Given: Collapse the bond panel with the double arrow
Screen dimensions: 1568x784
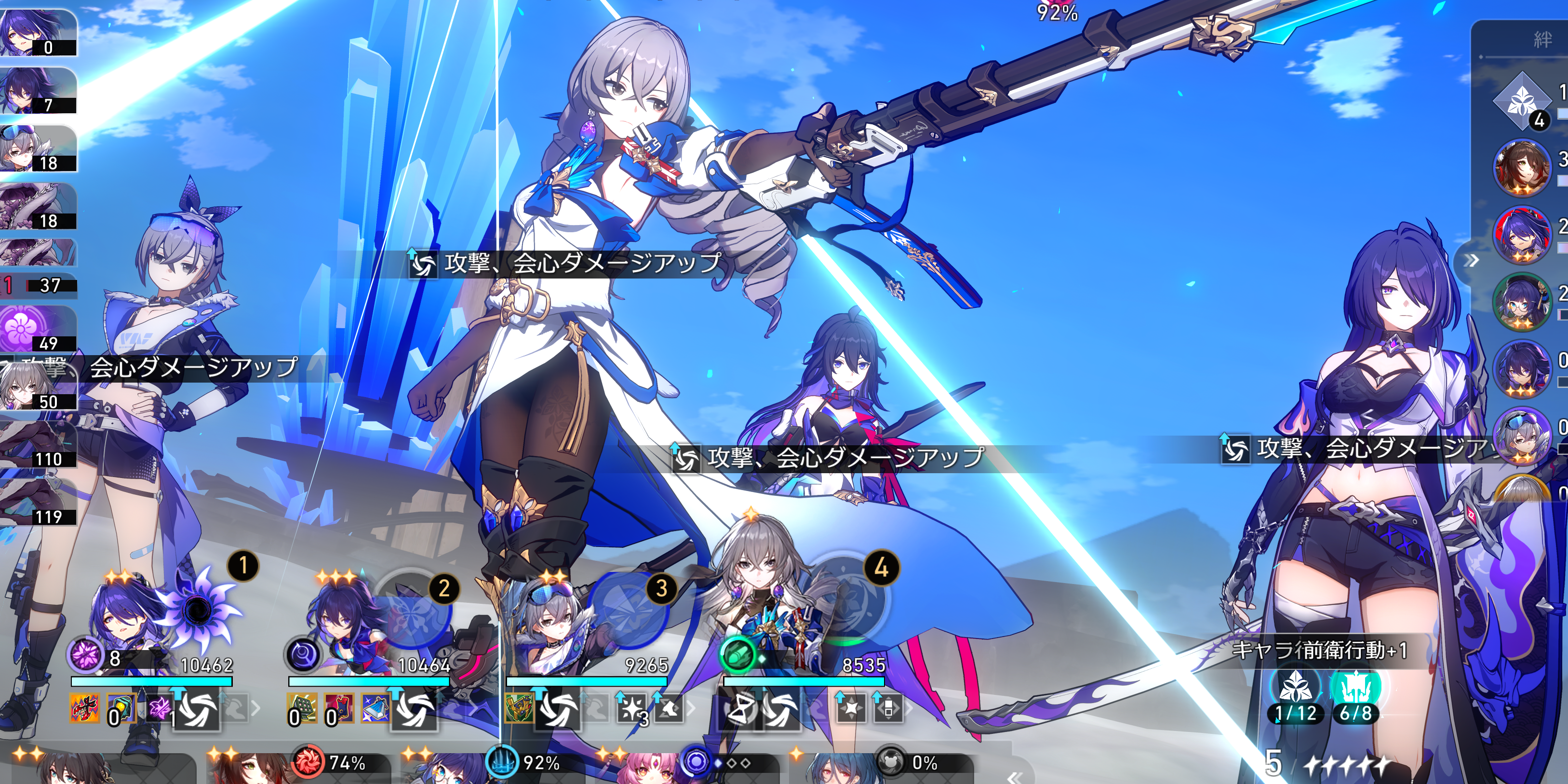Looking at the screenshot, I should pos(1472,261).
